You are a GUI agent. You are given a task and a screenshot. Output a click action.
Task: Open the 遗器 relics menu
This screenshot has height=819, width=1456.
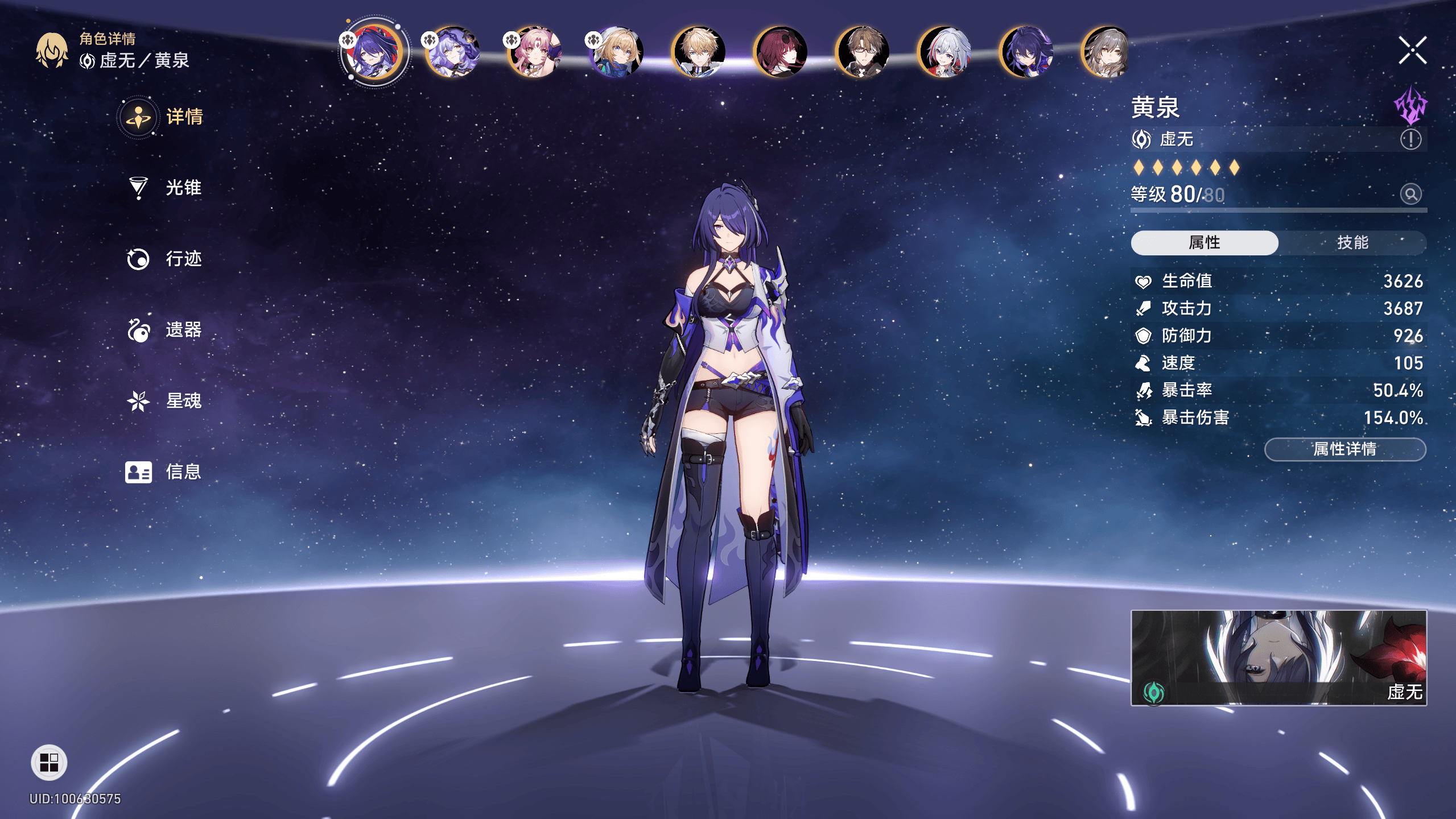click(165, 330)
